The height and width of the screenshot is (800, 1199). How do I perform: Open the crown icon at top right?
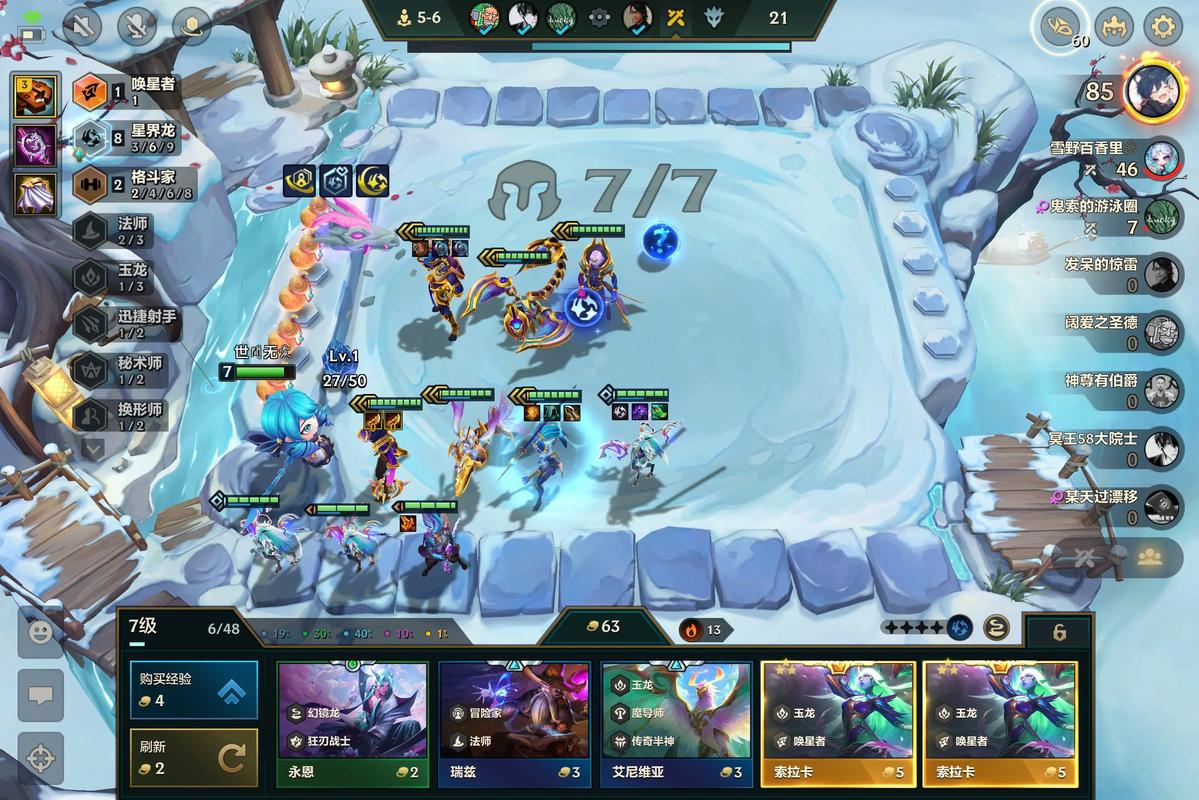tap(1113, 26)
